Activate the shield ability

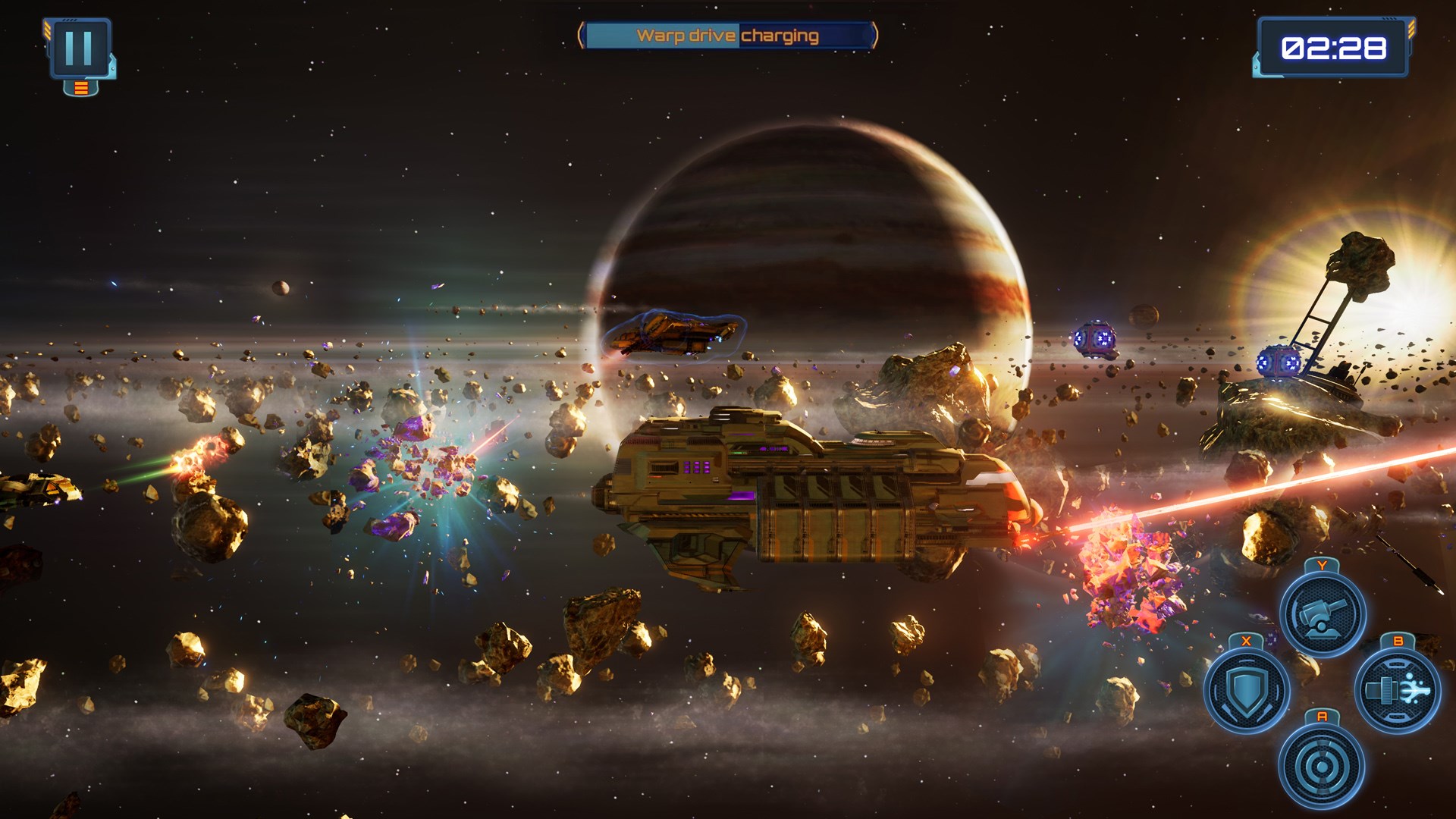point(1246,690)
